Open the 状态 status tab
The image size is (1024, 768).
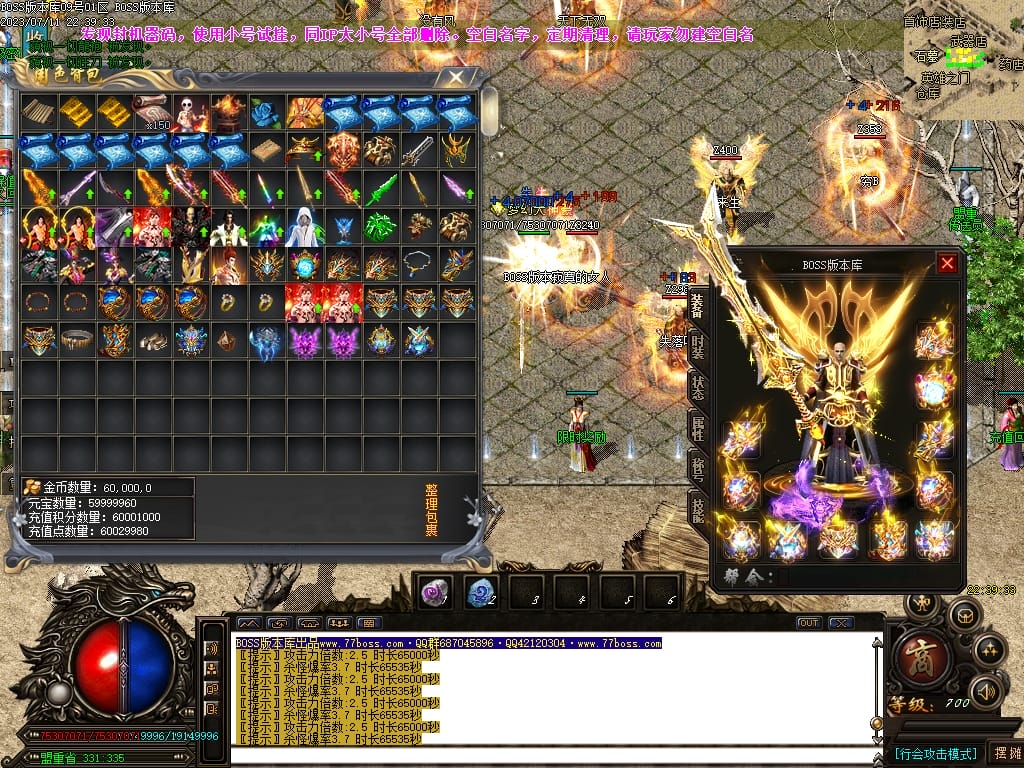697,388
